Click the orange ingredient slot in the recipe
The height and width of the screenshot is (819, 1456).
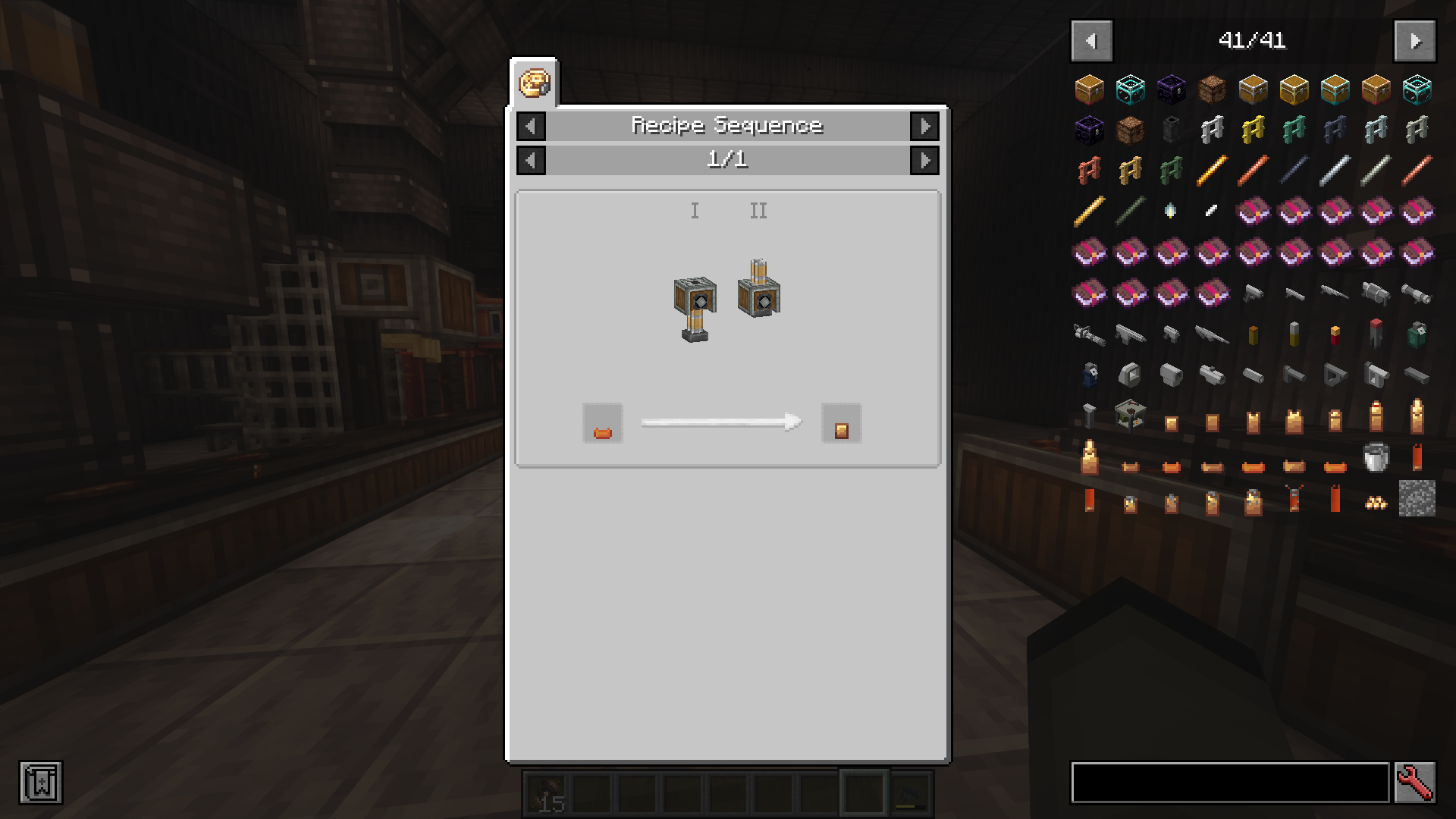[x=601, y=423]
